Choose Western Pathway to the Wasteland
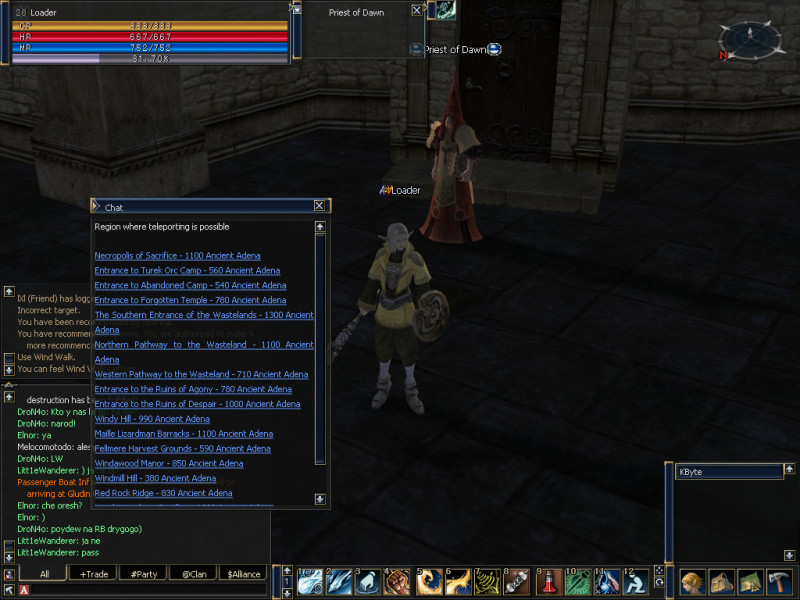800x600 pixels. tap(201, 375)
